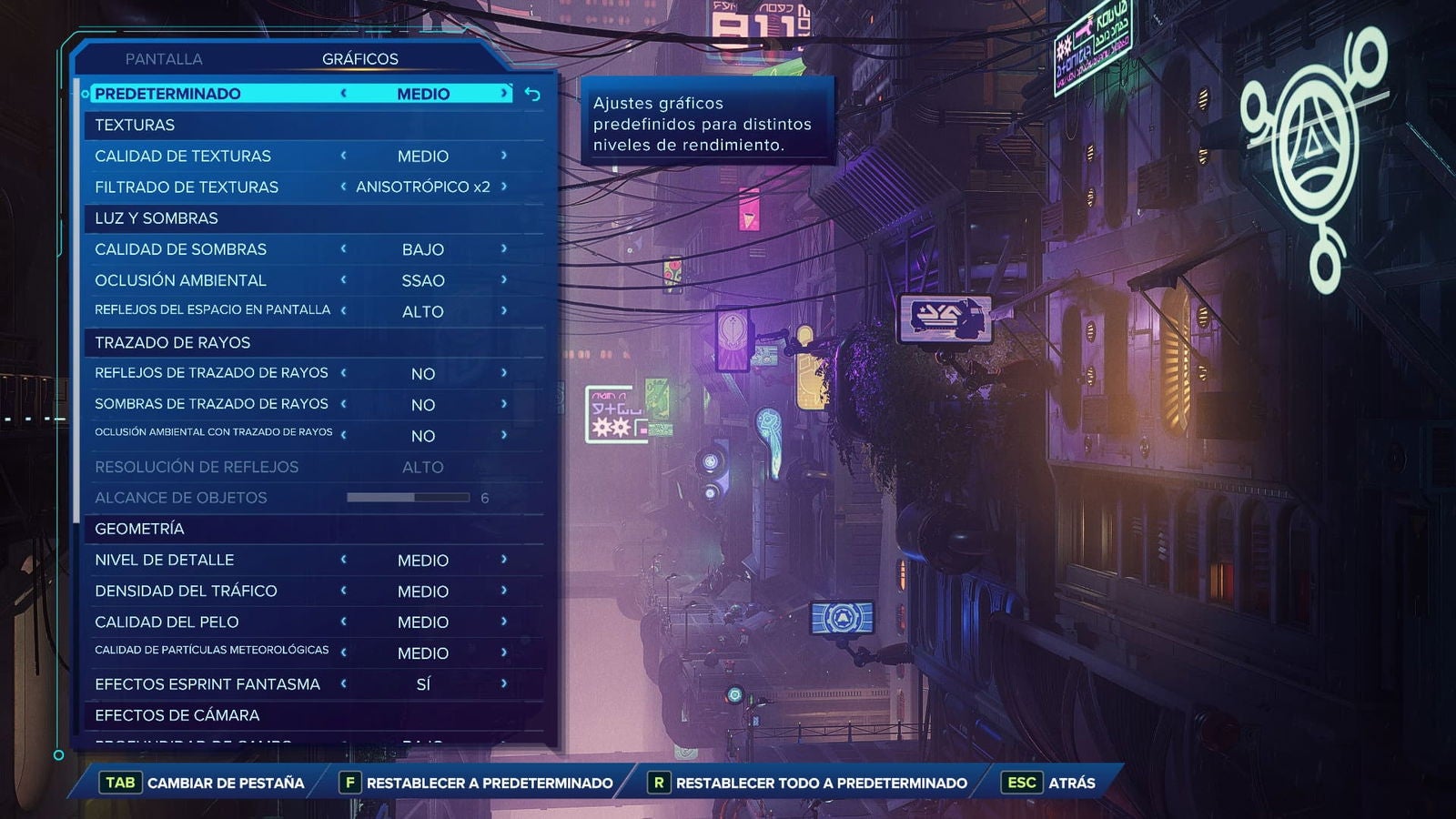Switch to the PANTALLA tab

pos(165,58)
